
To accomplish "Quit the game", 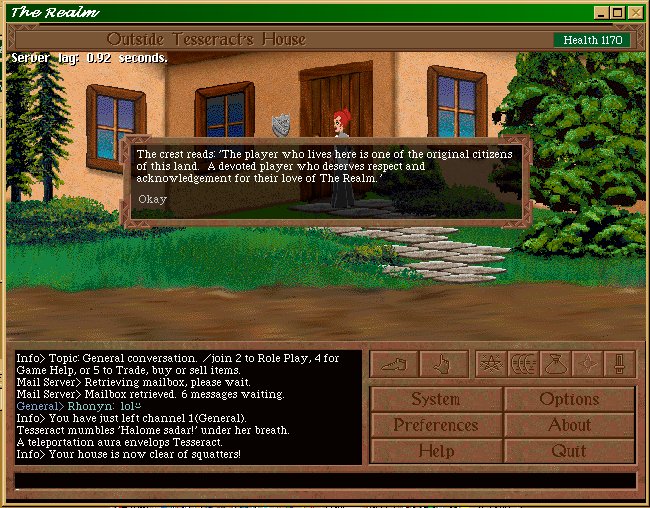I will [x=569, y=451].
